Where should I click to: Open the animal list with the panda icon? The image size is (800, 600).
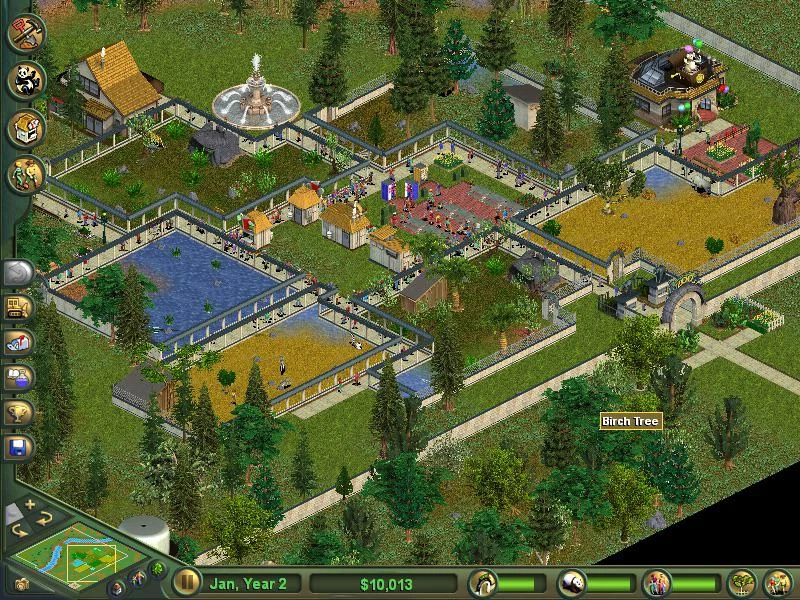point(572,583)
